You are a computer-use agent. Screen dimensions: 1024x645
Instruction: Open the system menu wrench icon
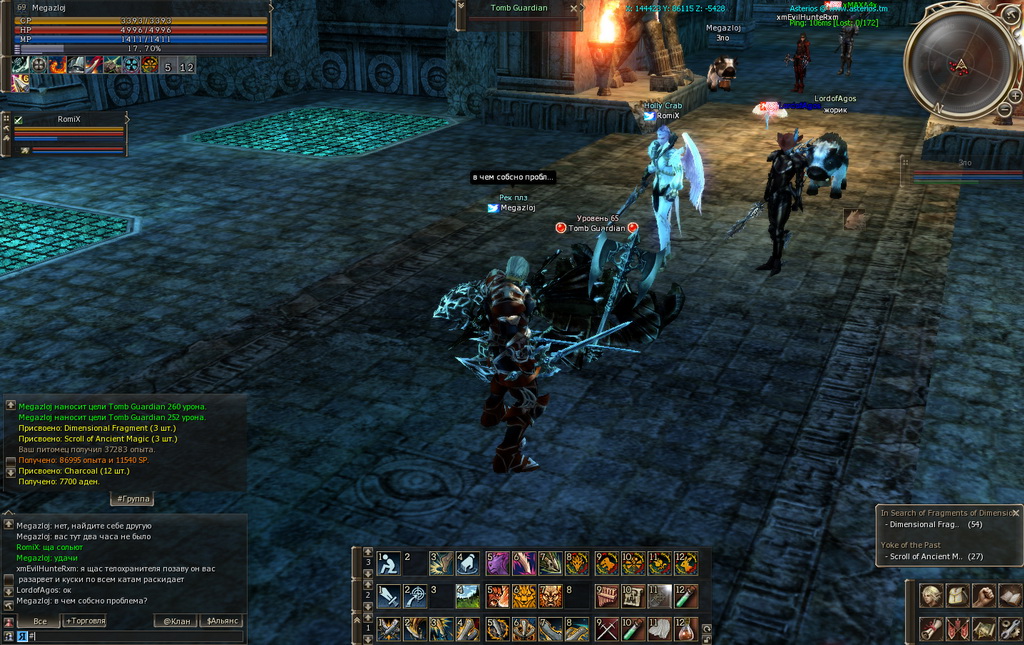pyautogui.click(x=1010, y=629)
